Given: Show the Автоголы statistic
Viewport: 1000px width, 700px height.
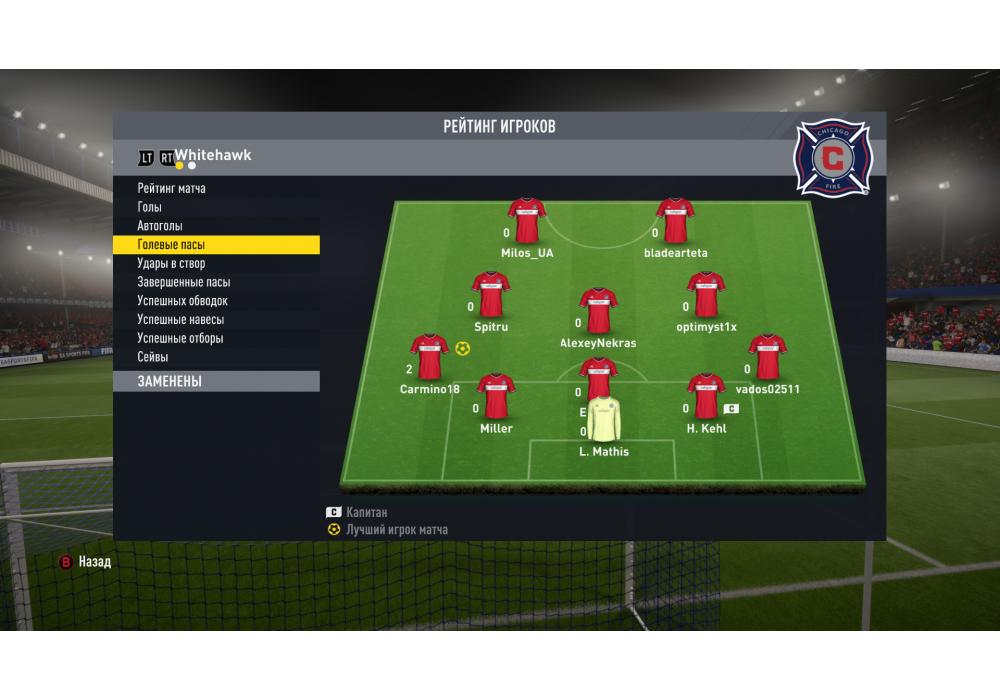Looking at the screenshot, I should click(160, 226).
